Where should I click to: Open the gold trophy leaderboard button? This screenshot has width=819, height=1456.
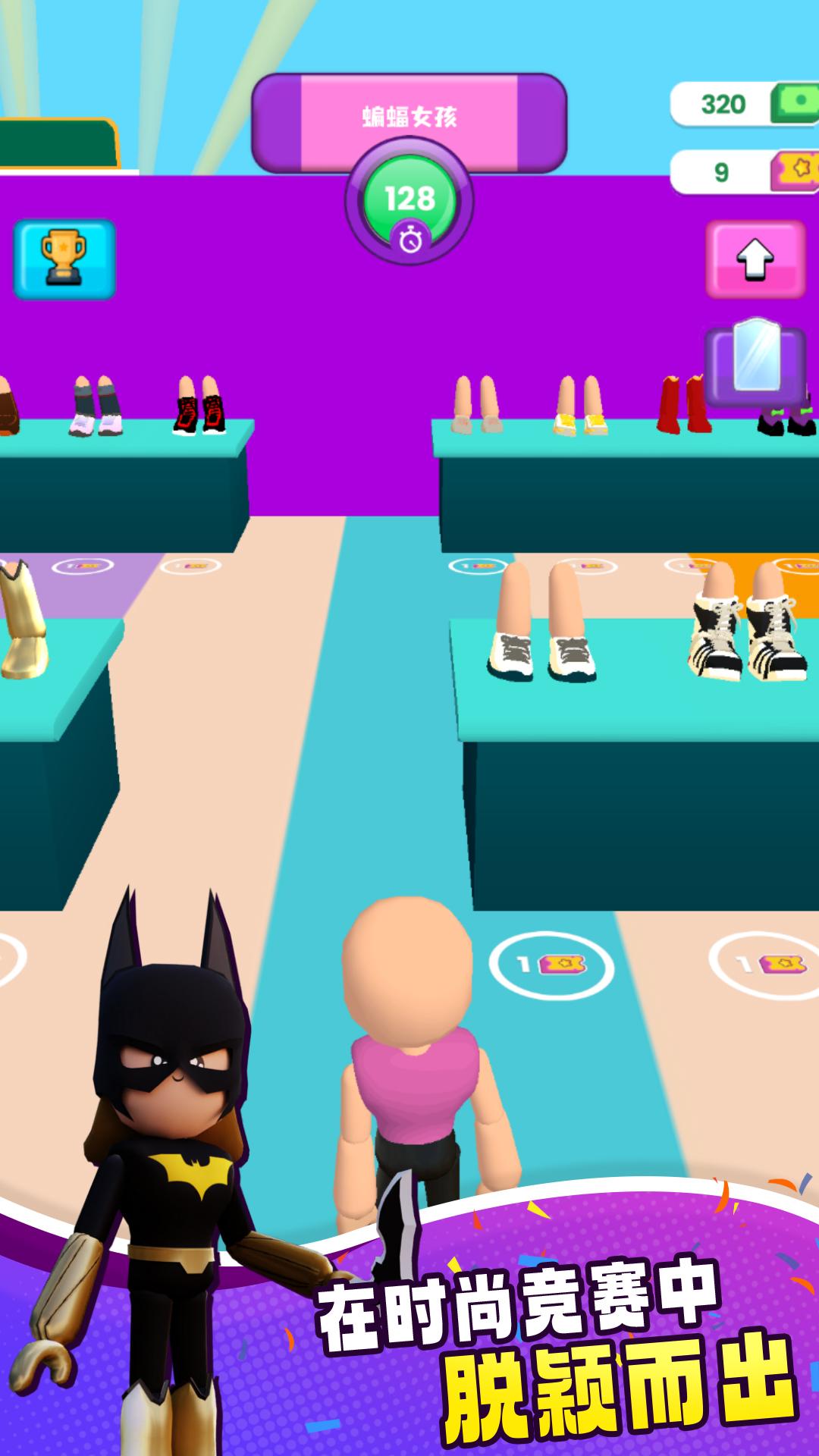[x=64, y=259]
